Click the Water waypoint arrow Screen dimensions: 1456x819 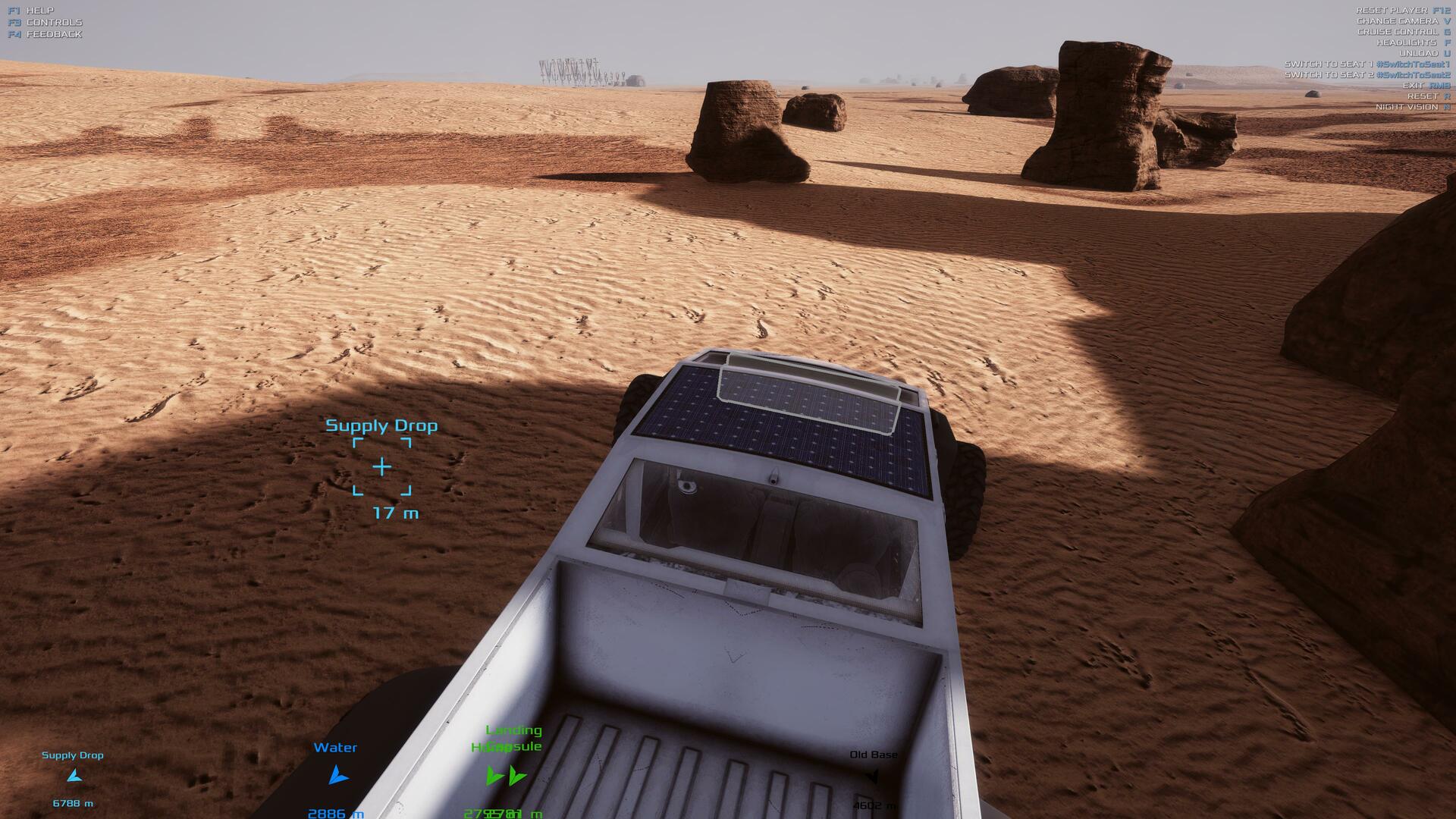pyautogui.click(x=337, y=775)
